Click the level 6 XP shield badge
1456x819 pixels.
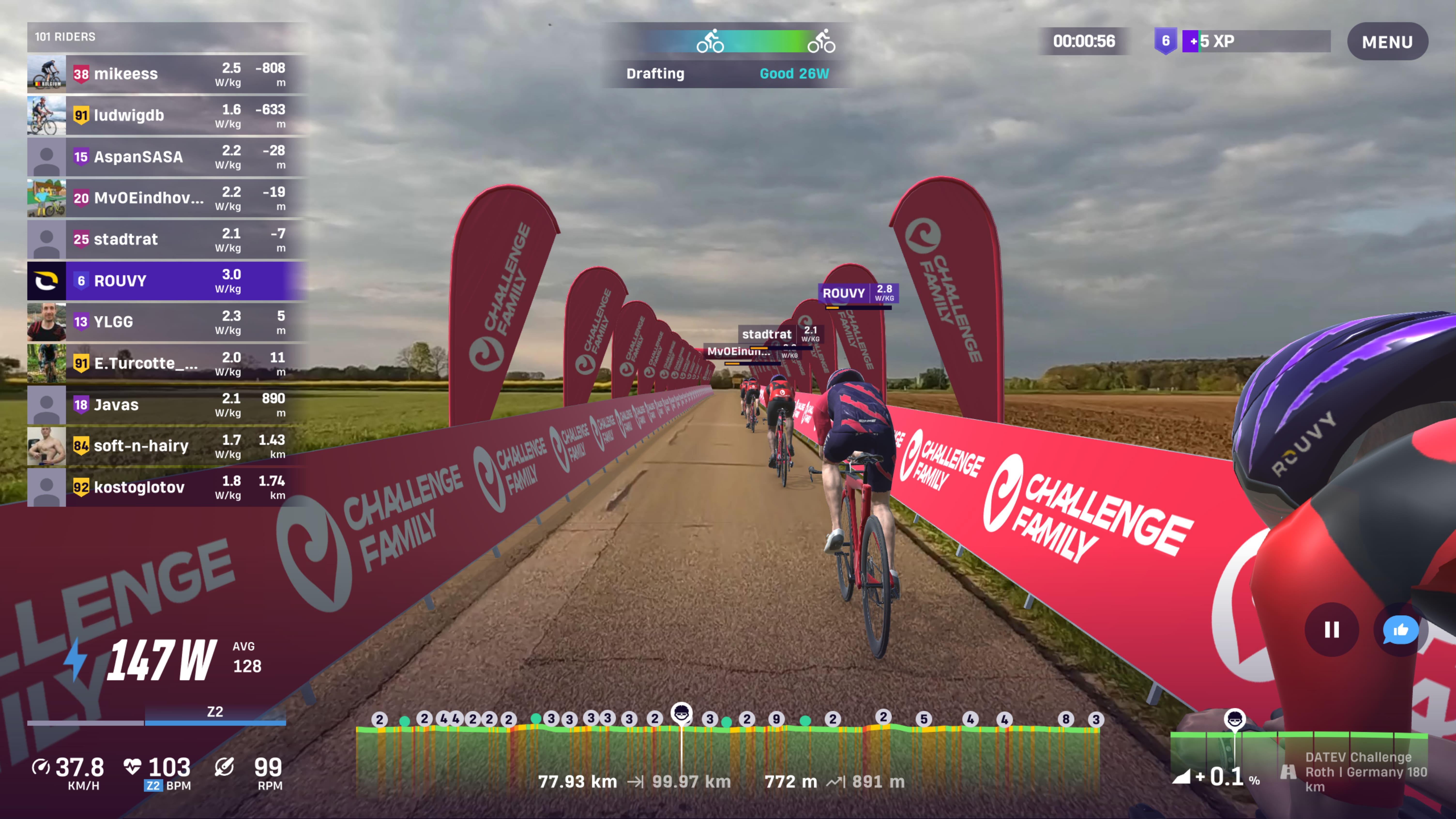coord(1166,41)
